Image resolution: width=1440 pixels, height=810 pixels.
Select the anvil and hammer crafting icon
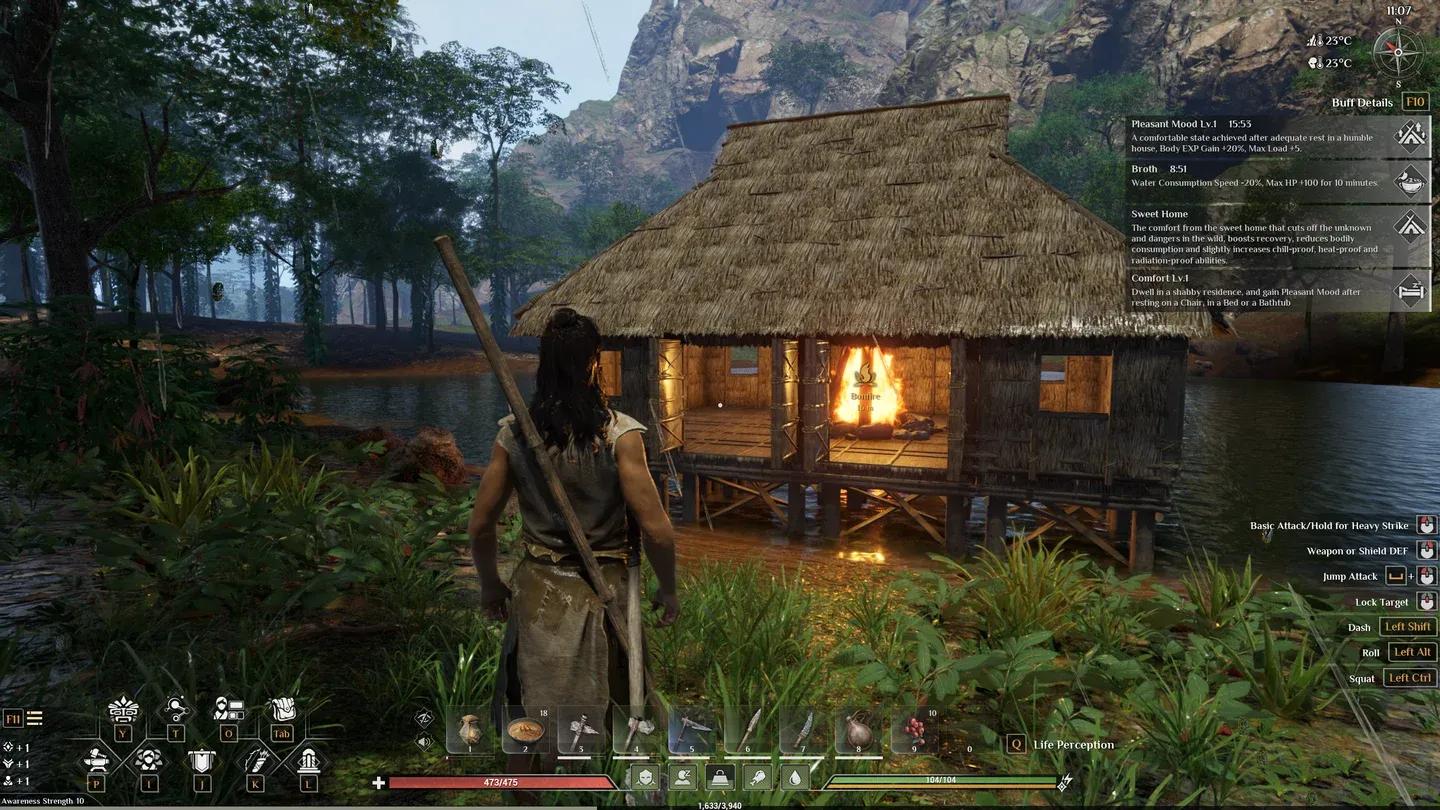coord(96,760)
